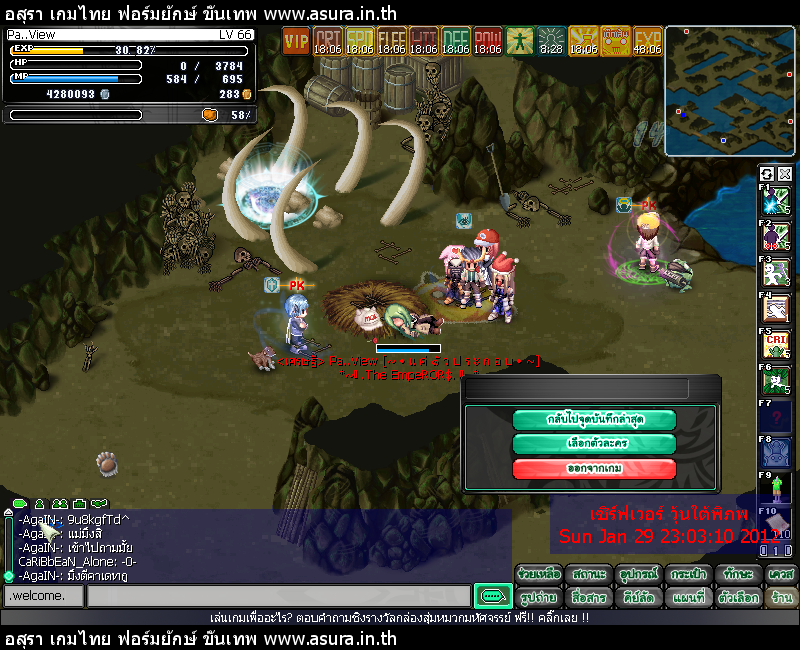This screenshot has width=800, height=650.
Task: Open the ทักษะ skills window
Action: pos(738,574)
